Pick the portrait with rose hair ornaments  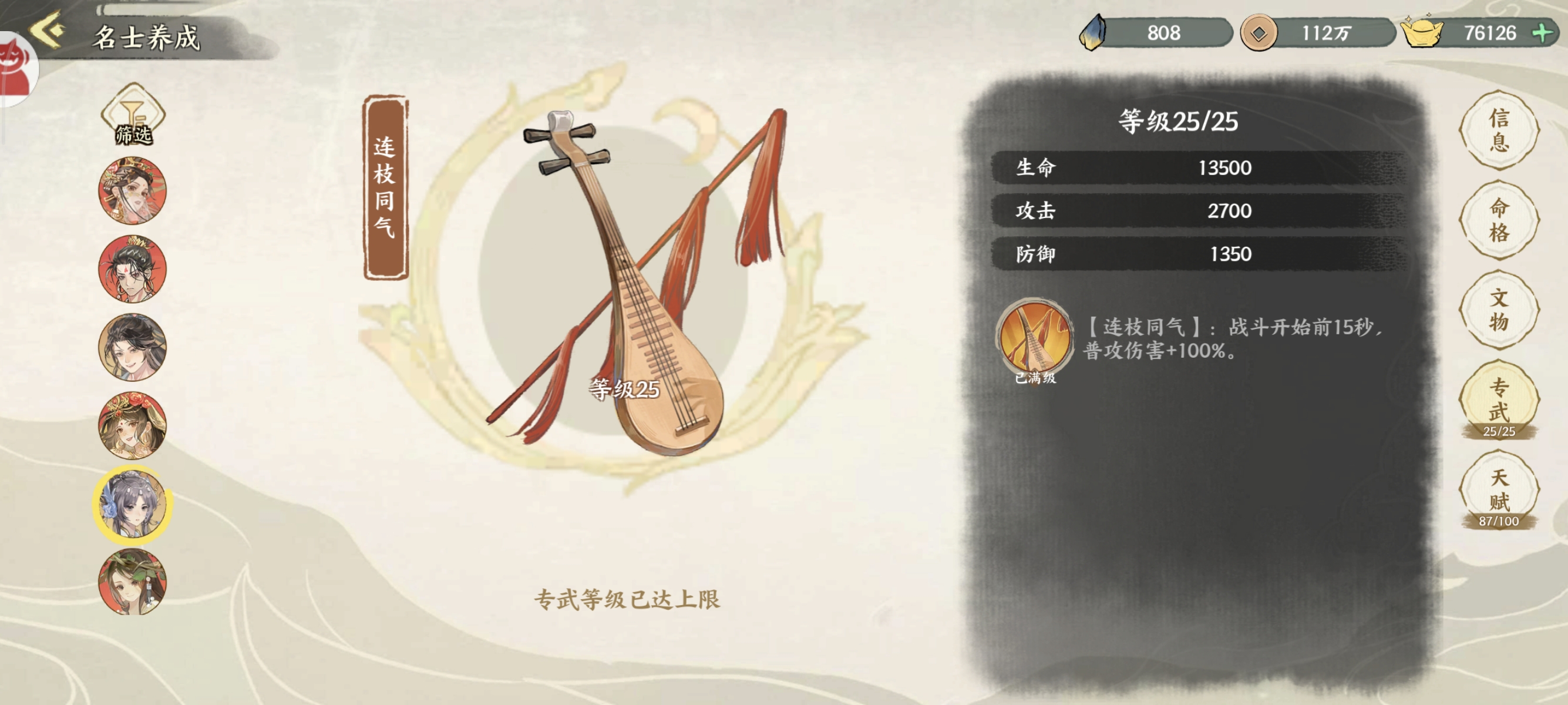pos(133,425)
